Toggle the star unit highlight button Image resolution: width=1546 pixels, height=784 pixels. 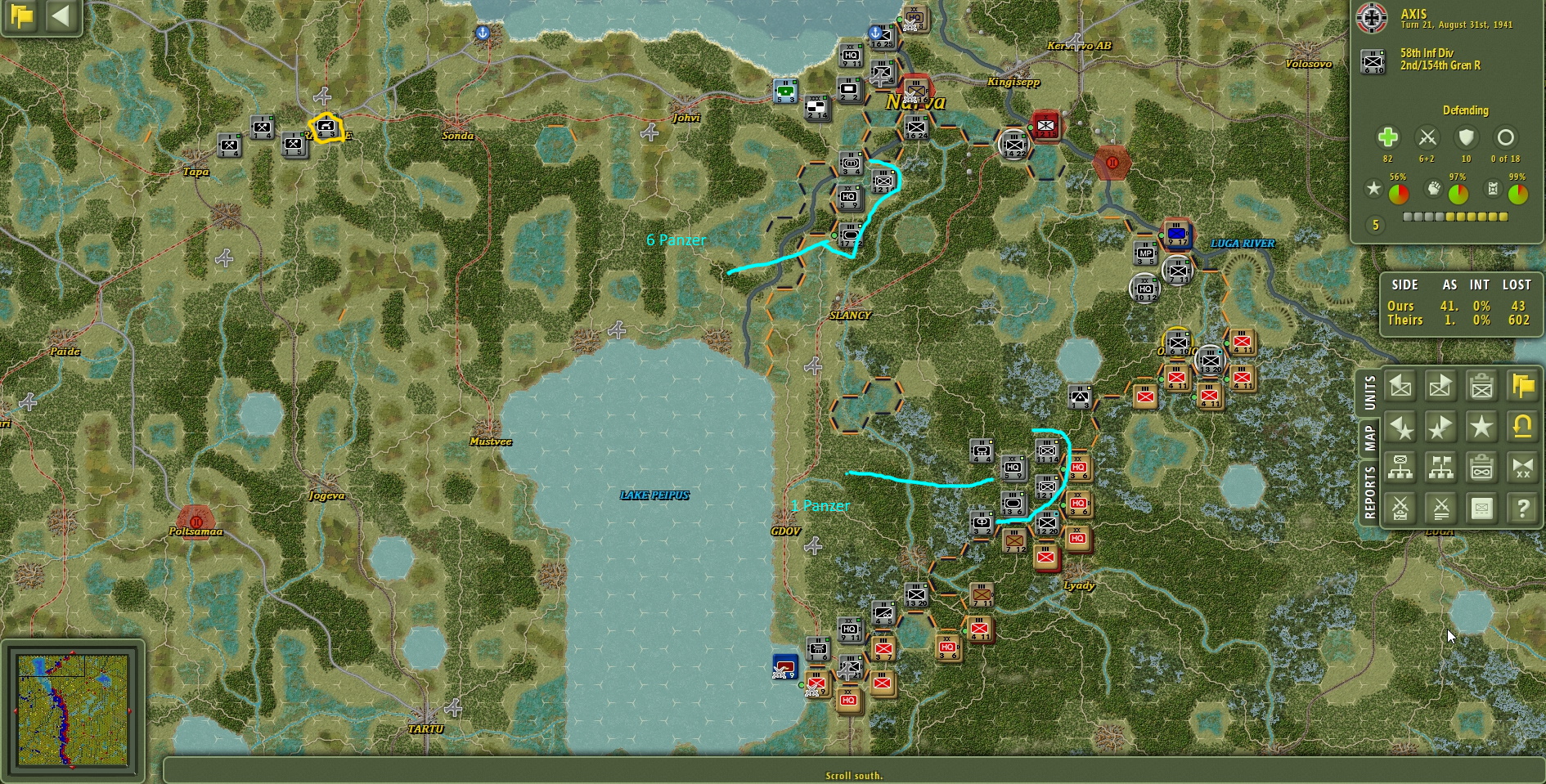click(x=1483, y=427)
